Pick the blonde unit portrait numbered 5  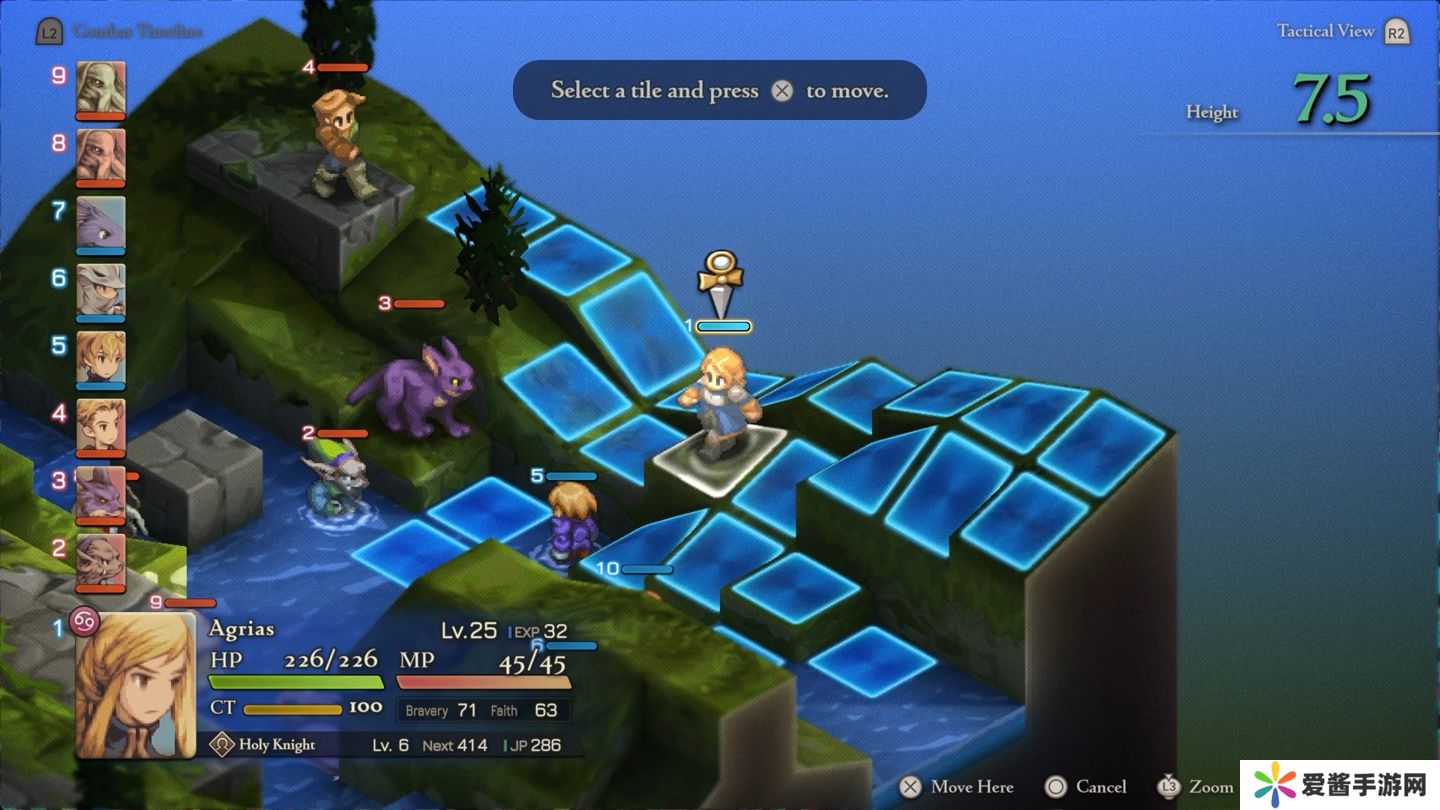tap(101, 357)
